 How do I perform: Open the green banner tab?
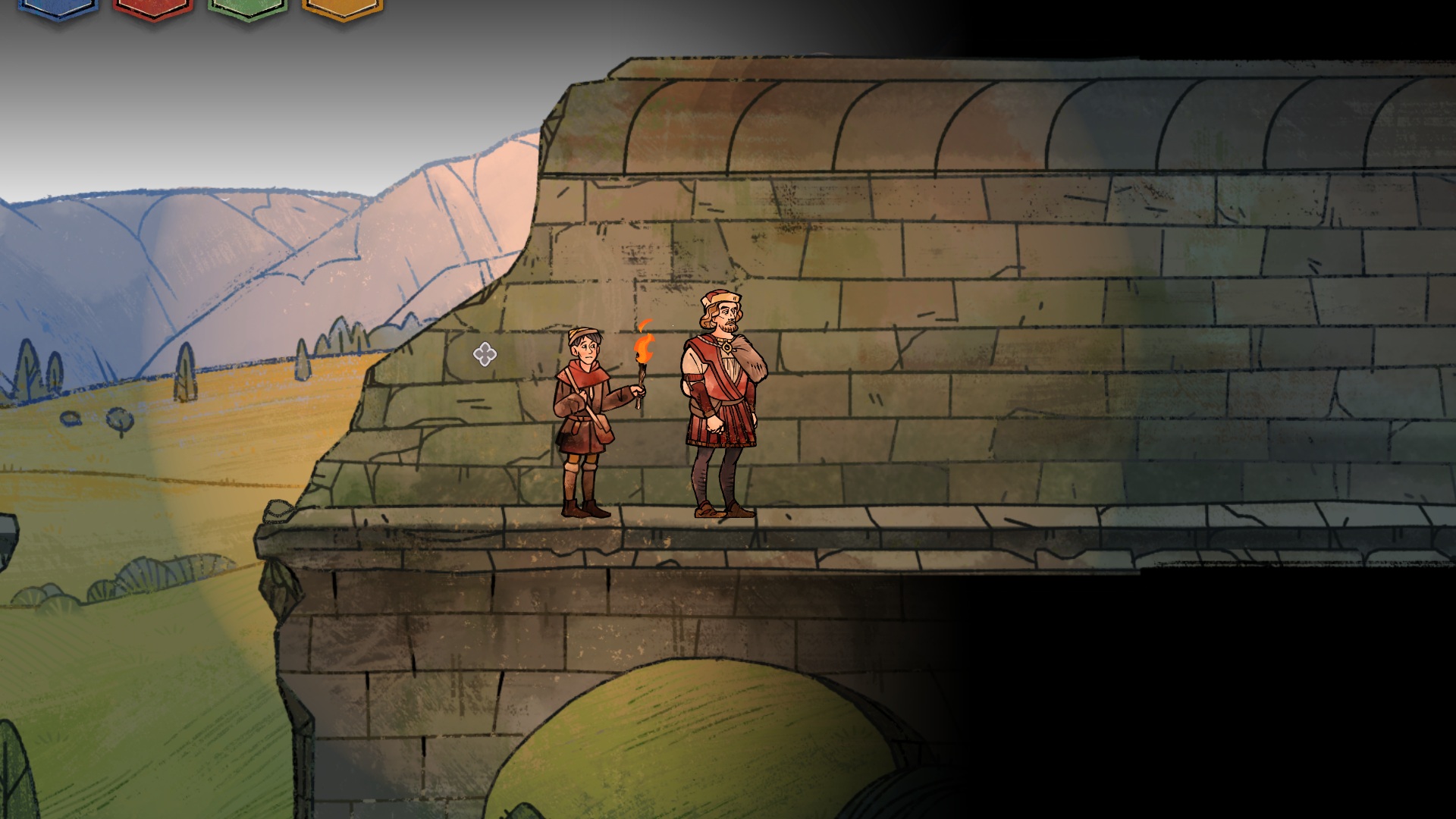(248, 8)
